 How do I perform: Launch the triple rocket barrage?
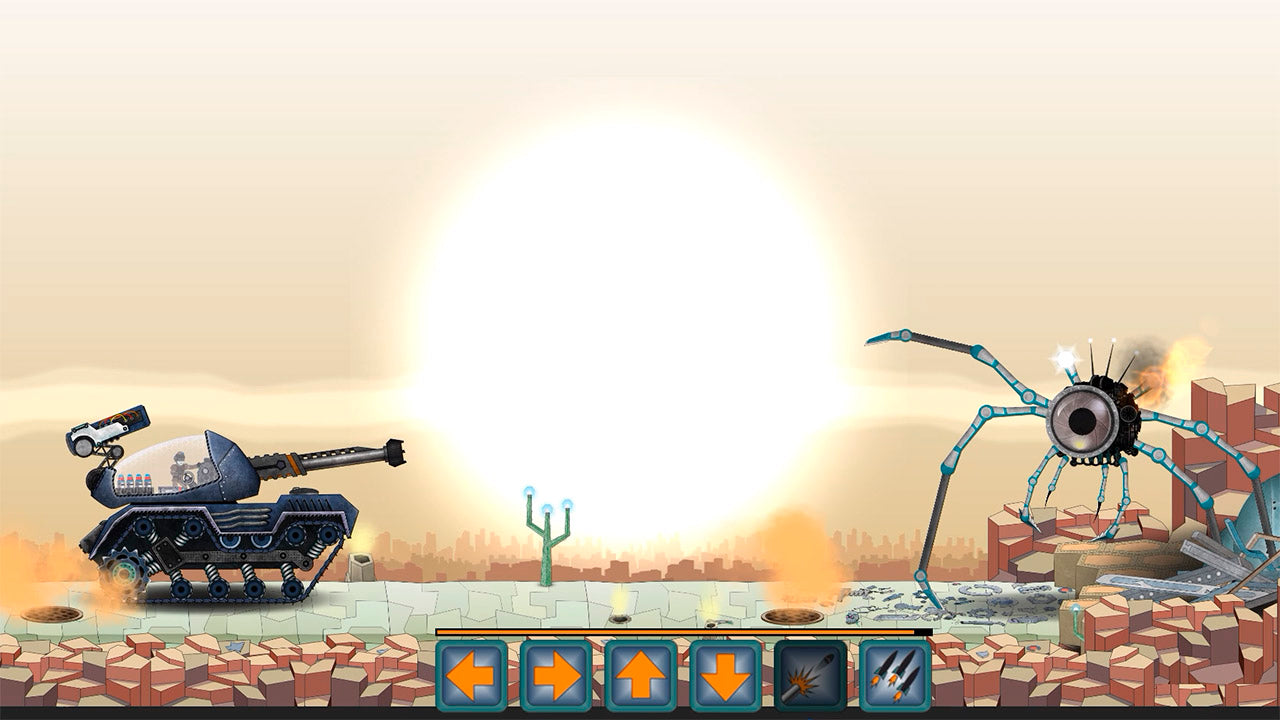(x=895, y=676)
